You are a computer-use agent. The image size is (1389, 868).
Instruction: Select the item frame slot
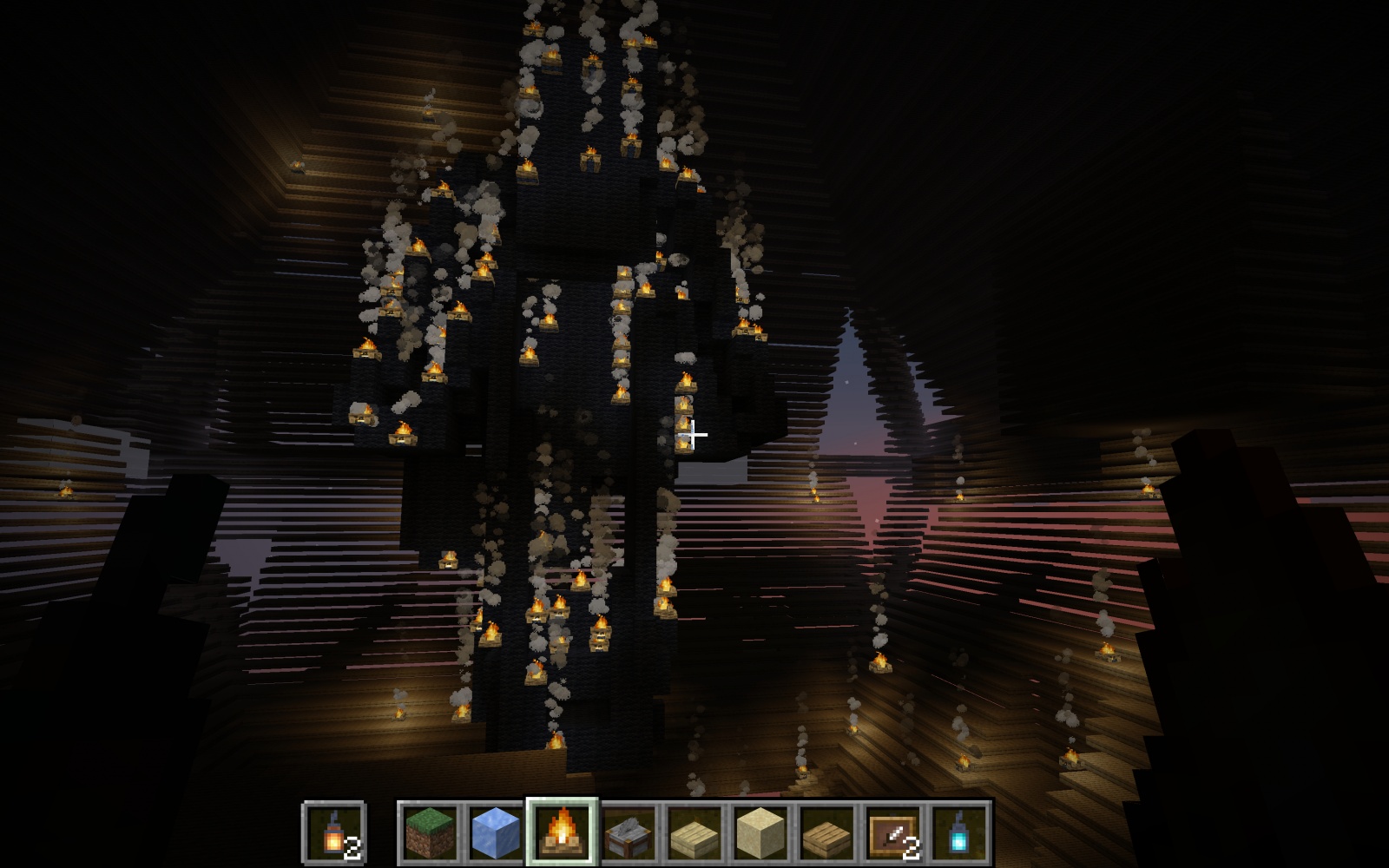pos(894,832)
